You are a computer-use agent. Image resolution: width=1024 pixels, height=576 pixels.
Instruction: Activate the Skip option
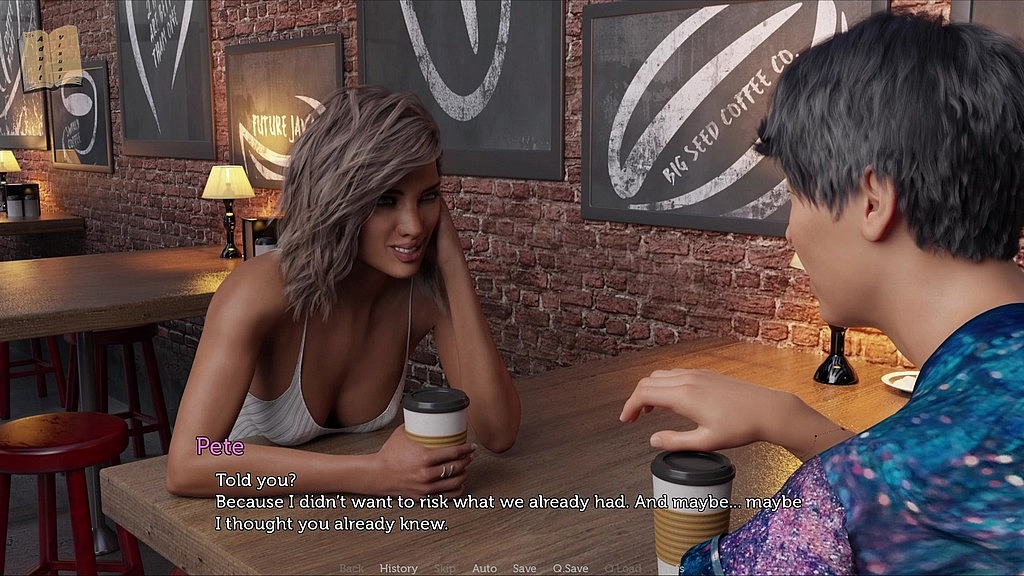444,568
